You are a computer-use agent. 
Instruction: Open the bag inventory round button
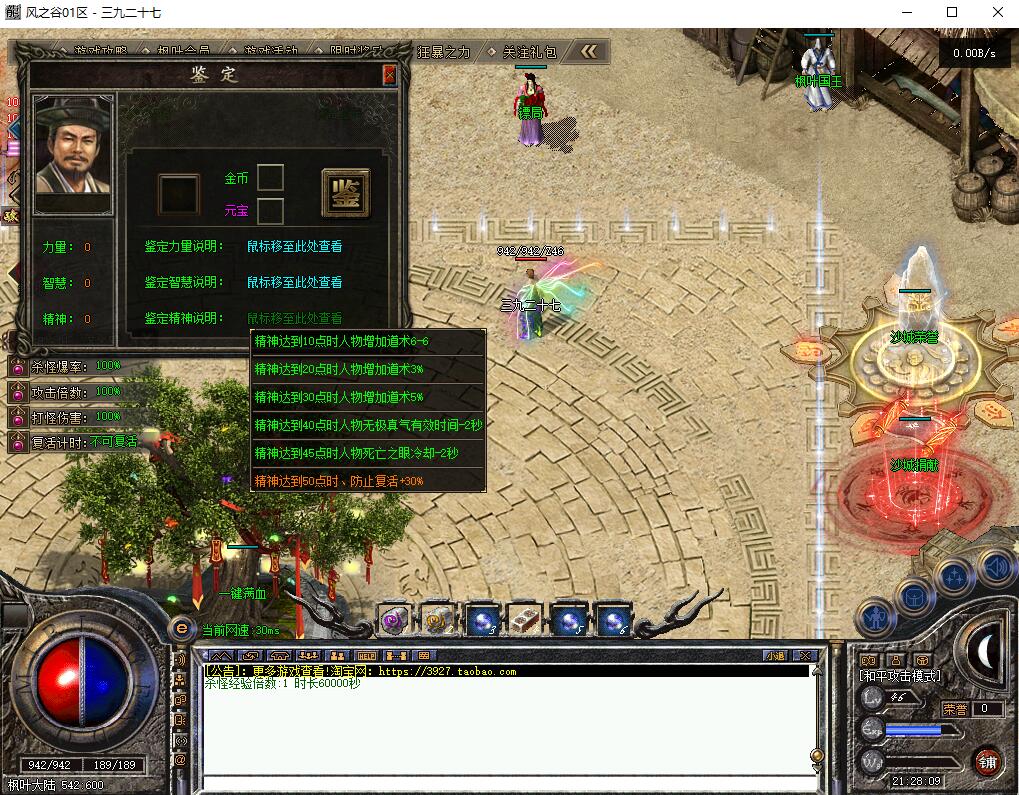point(915,596)
